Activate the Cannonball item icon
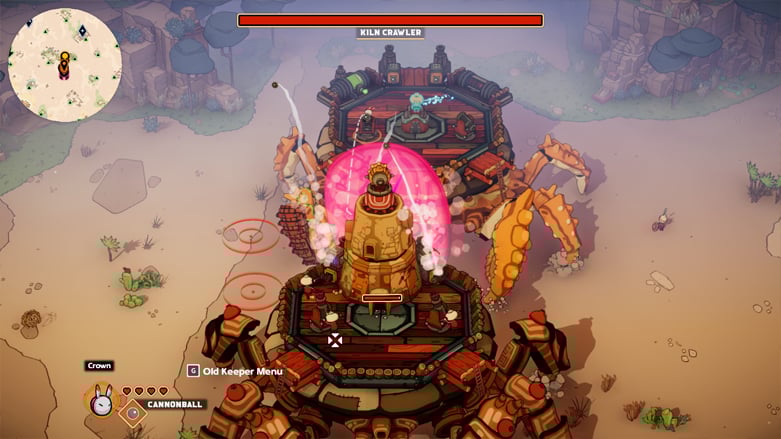Viewport: 781px width, 439px height. click(131, 412)
